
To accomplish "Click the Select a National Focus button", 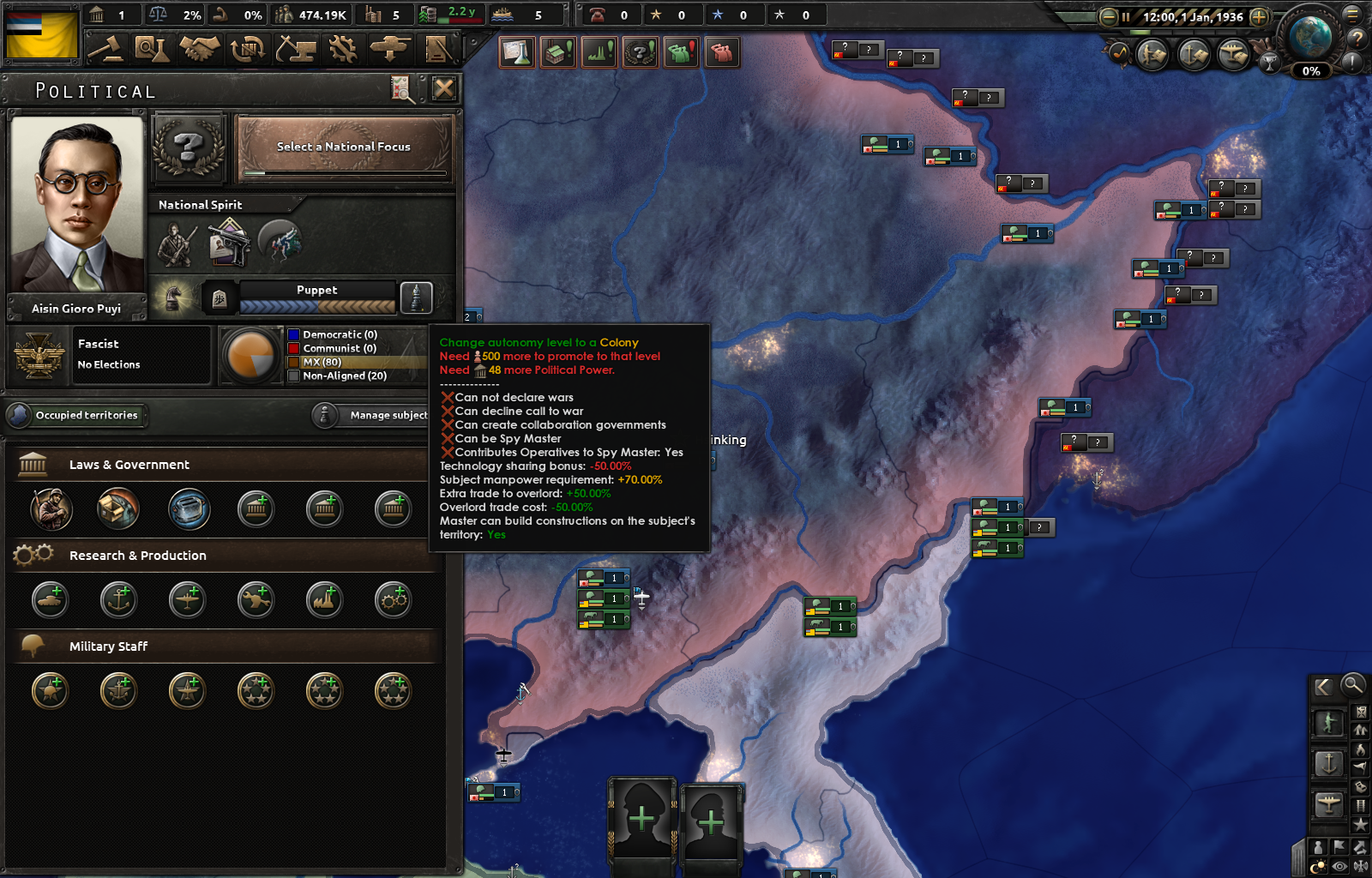I will pyautogui.click(x=343, y=146).
